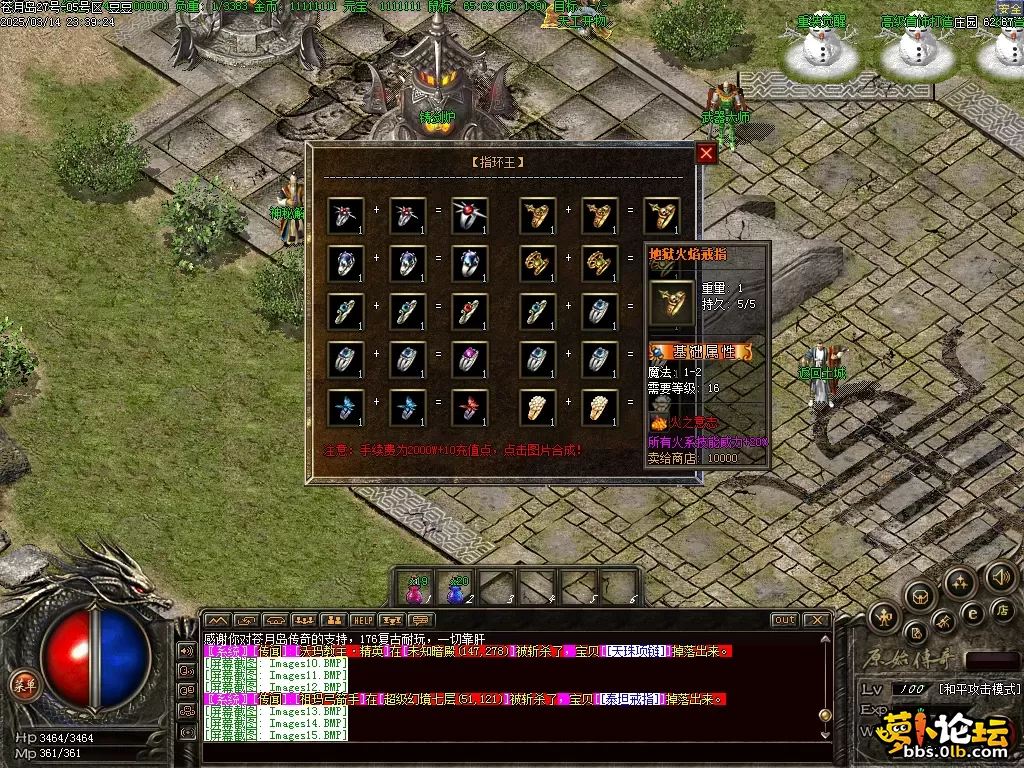Craft the red spiked ring result
The image size is (1024, 768).
[x=470, y=215]
